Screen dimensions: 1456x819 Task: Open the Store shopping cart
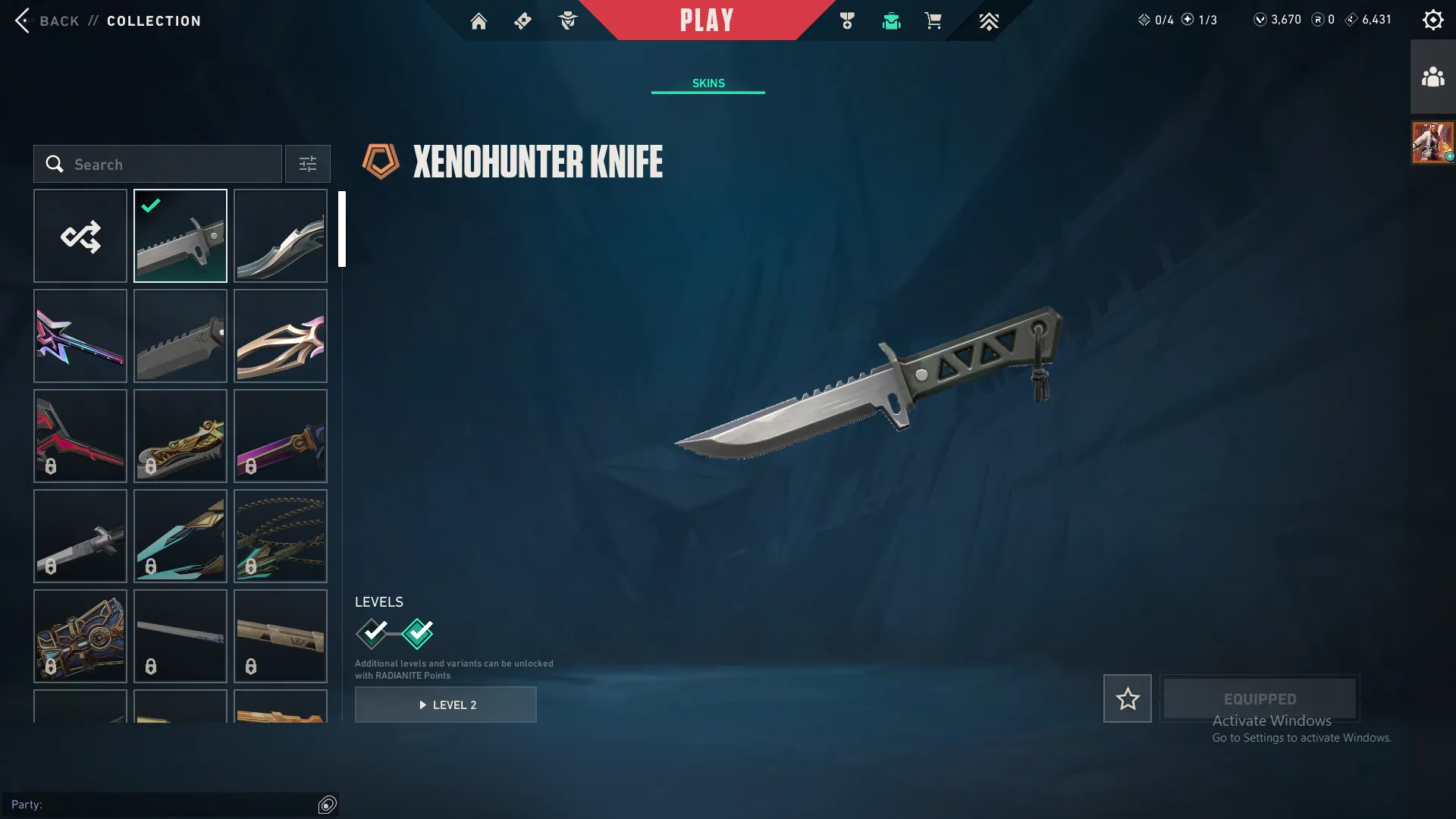coord(934,20)
